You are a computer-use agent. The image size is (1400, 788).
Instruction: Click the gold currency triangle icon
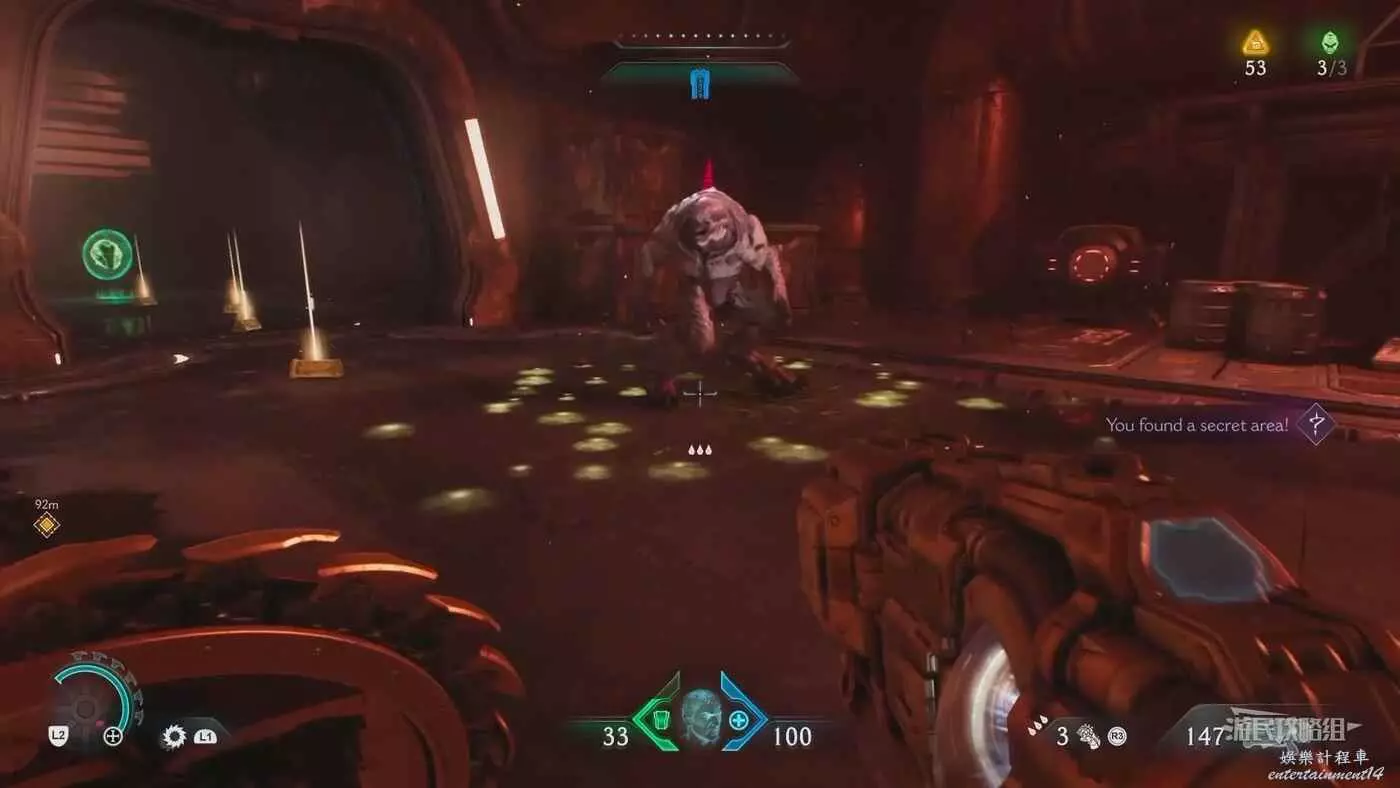coord(1255,42)
